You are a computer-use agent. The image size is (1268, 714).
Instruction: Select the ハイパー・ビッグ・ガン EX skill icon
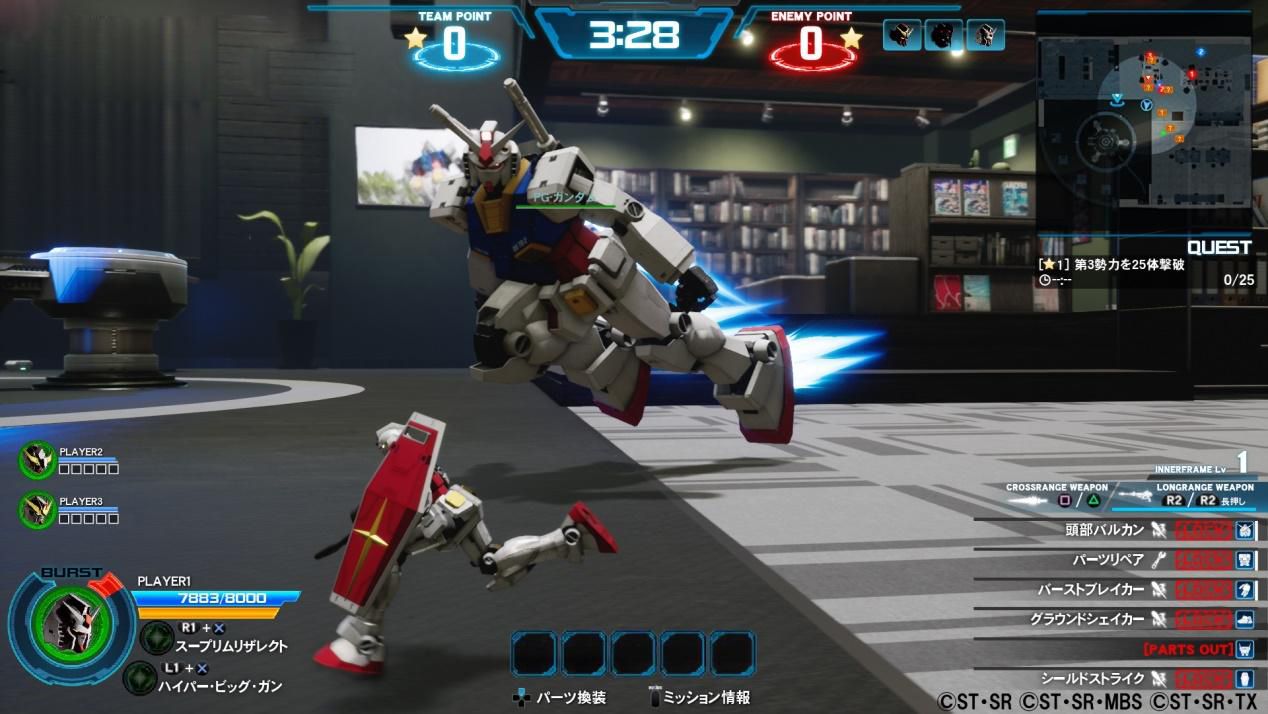point(140,678)
